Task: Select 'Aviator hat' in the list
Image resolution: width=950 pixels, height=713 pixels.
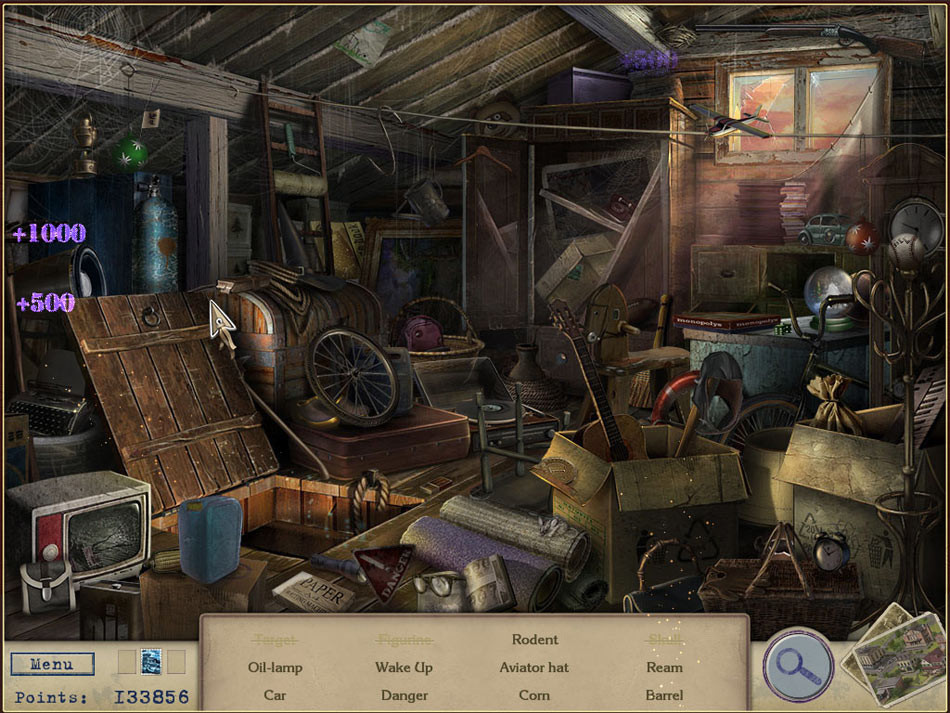Action: coord(534,667)
